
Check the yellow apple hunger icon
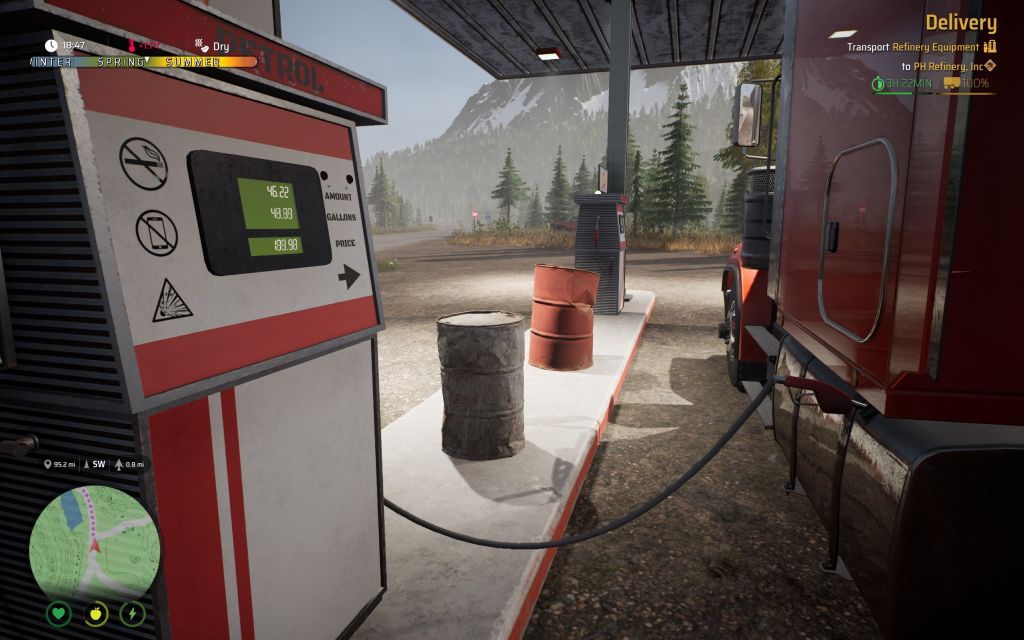(96, 613)
